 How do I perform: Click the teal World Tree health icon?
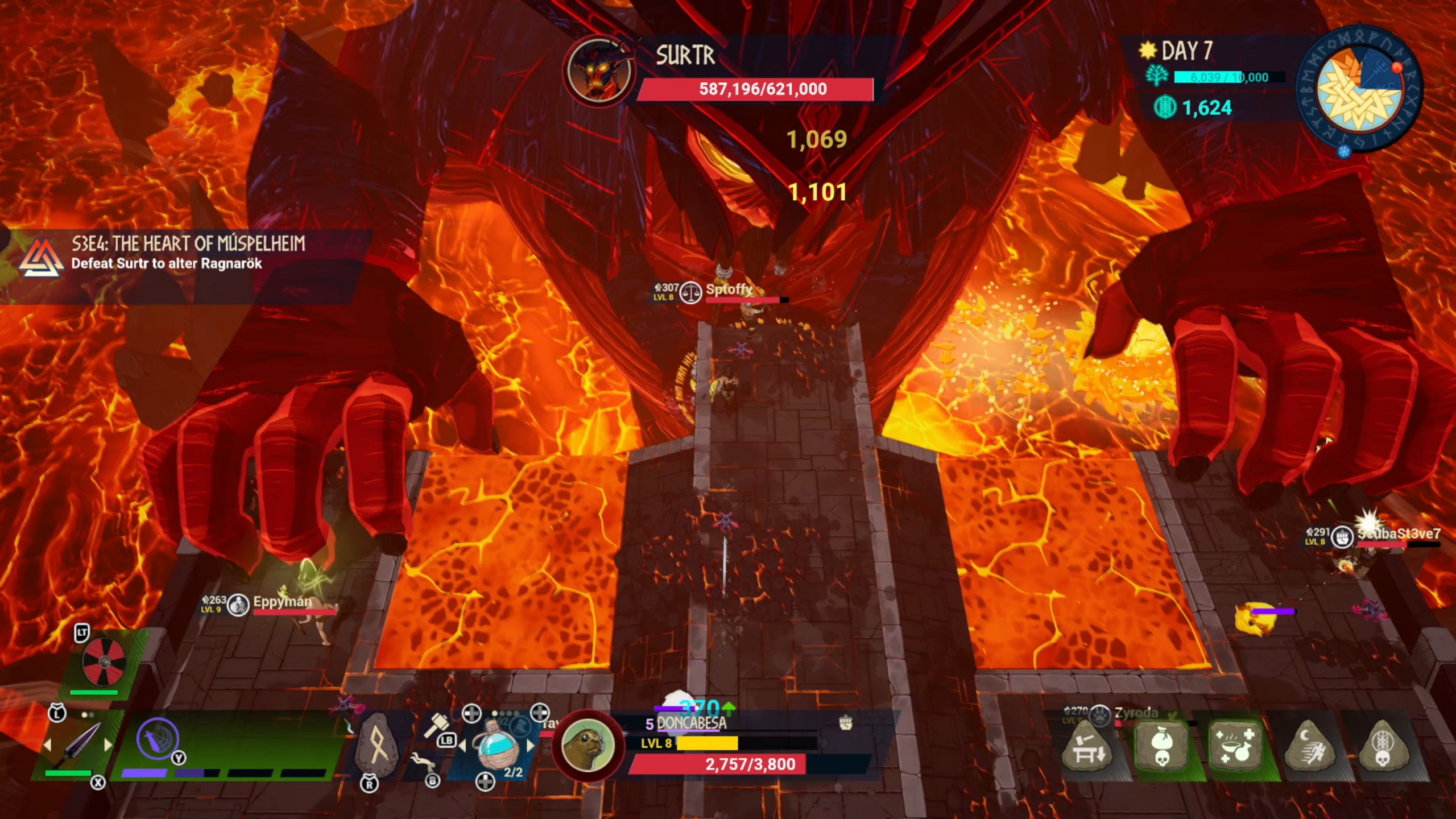click(x=1157, y=77)
